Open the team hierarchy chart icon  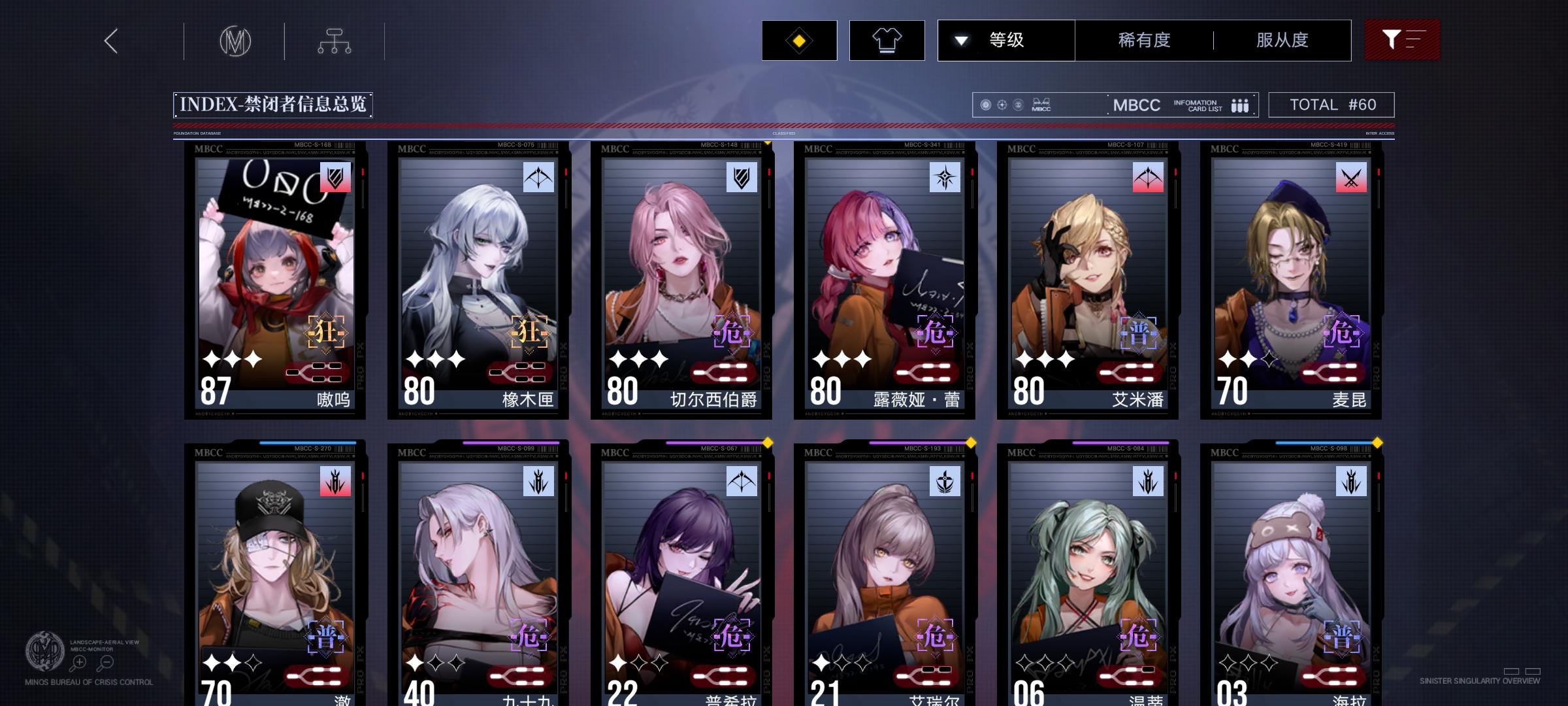coord(336,41)
